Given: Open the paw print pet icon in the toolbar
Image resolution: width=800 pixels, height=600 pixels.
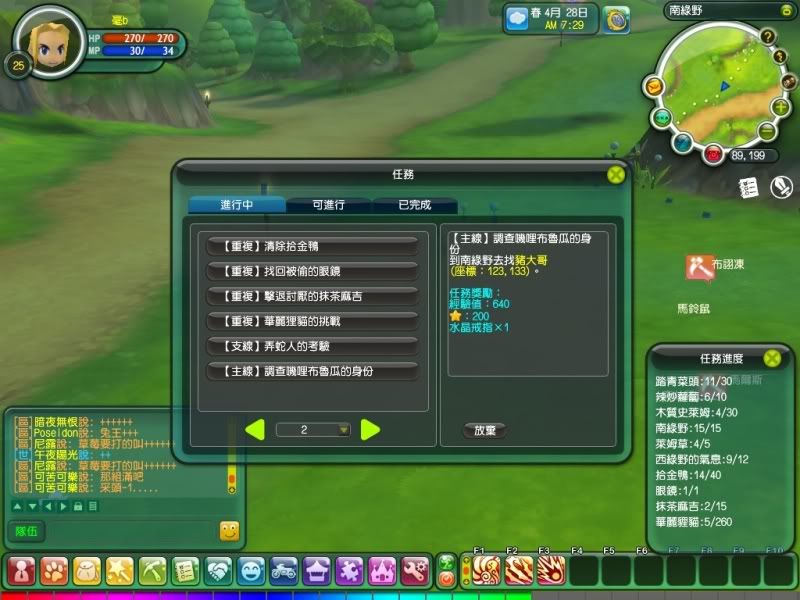Looking at the screenshot, I should tap(54, 571).
